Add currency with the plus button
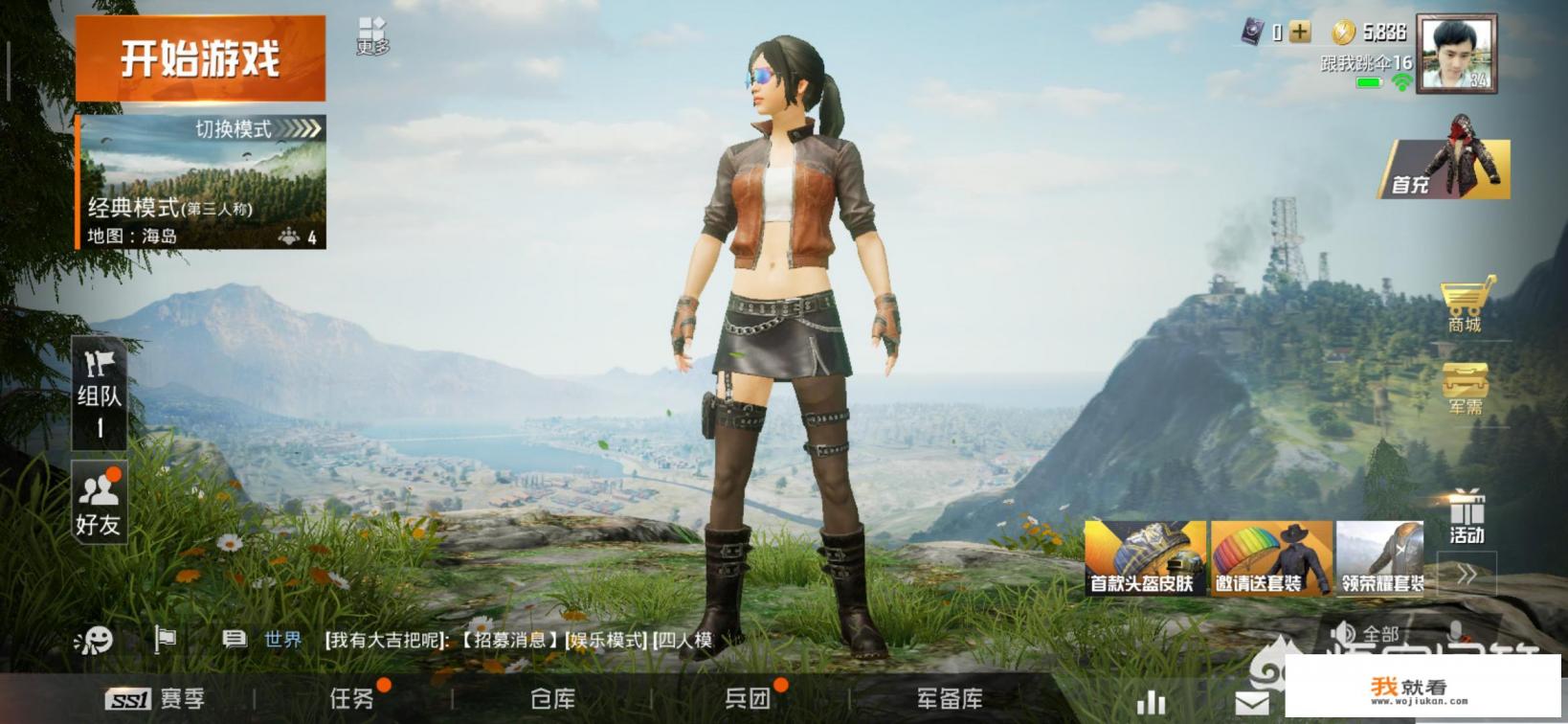 (x=1300, y=33)
